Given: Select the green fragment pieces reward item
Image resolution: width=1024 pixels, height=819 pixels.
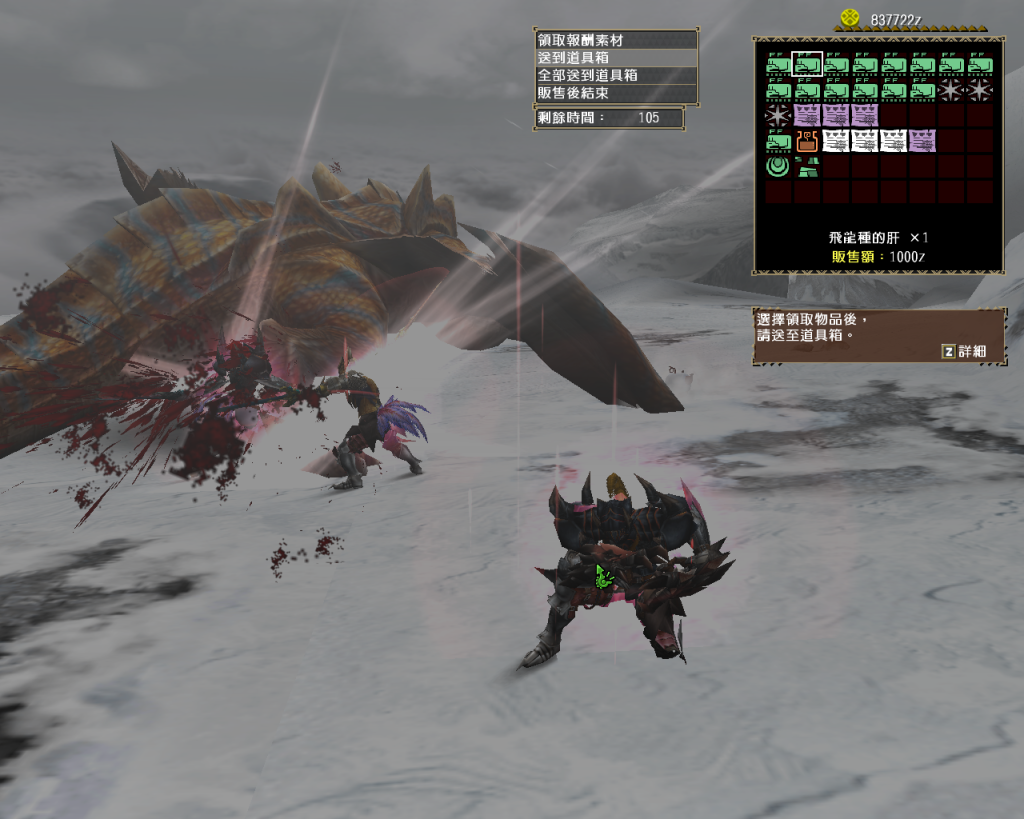Looking at the screenshot, I should point(806,165).
